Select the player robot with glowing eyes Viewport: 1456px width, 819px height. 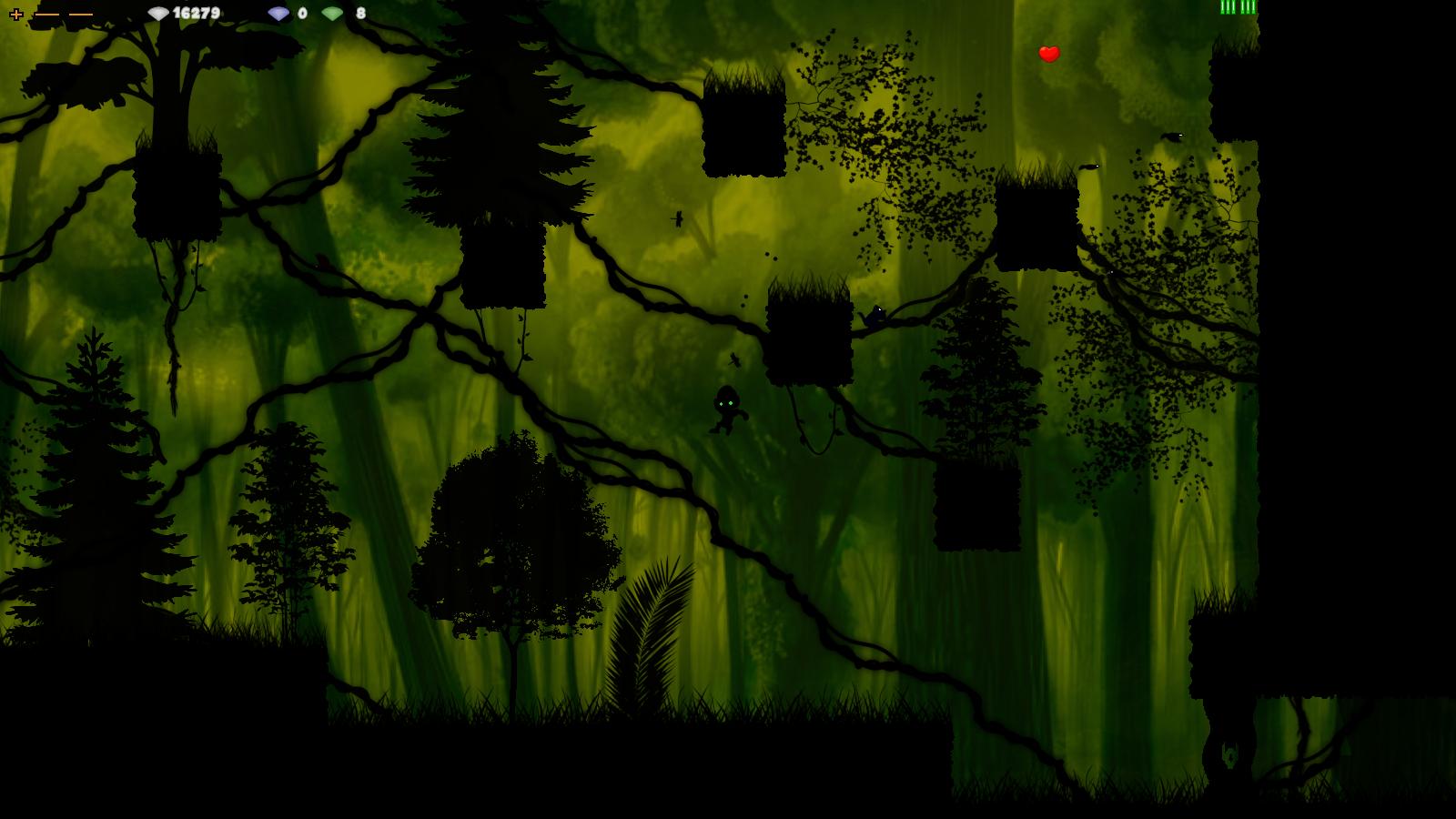coord(725,411)
